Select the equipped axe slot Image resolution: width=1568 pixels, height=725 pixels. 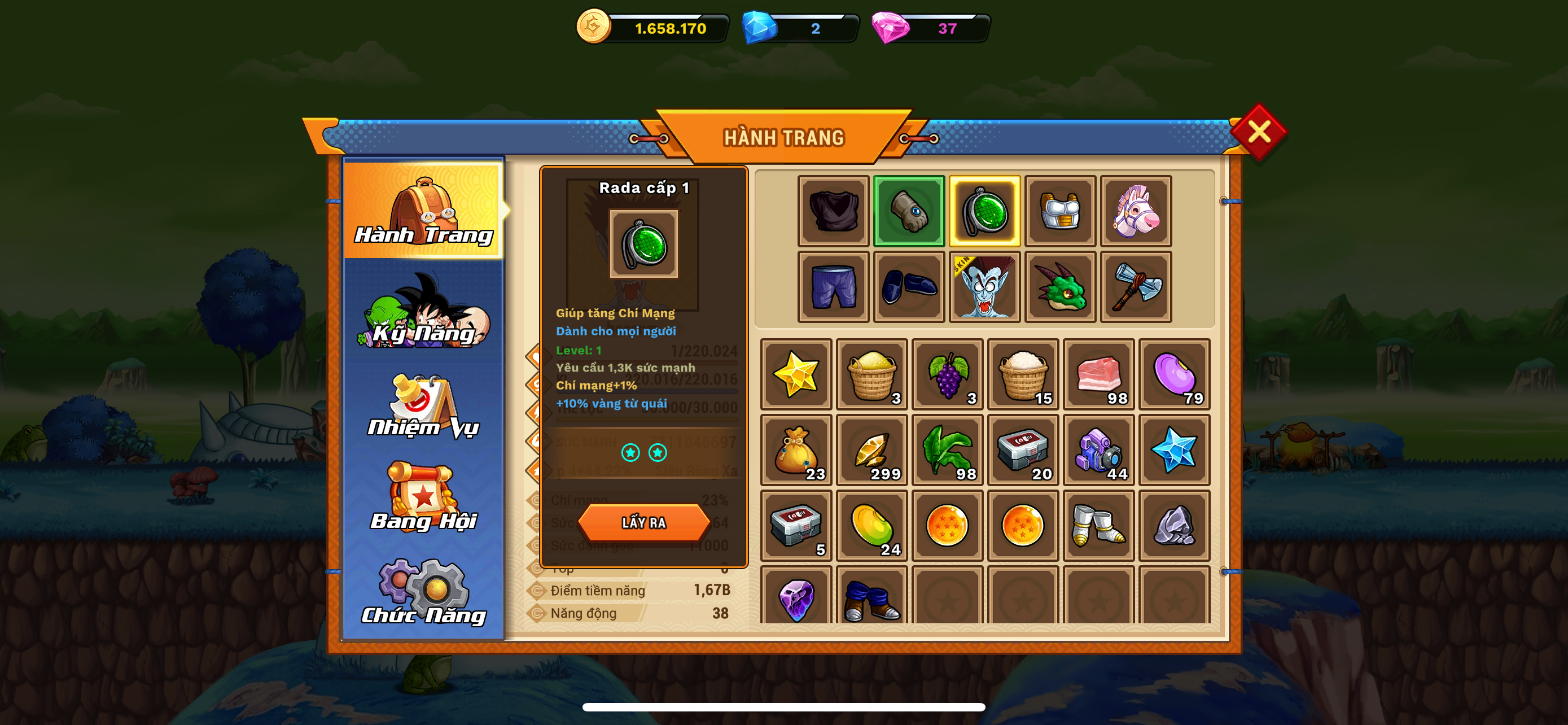click(x=1136, y=287)
